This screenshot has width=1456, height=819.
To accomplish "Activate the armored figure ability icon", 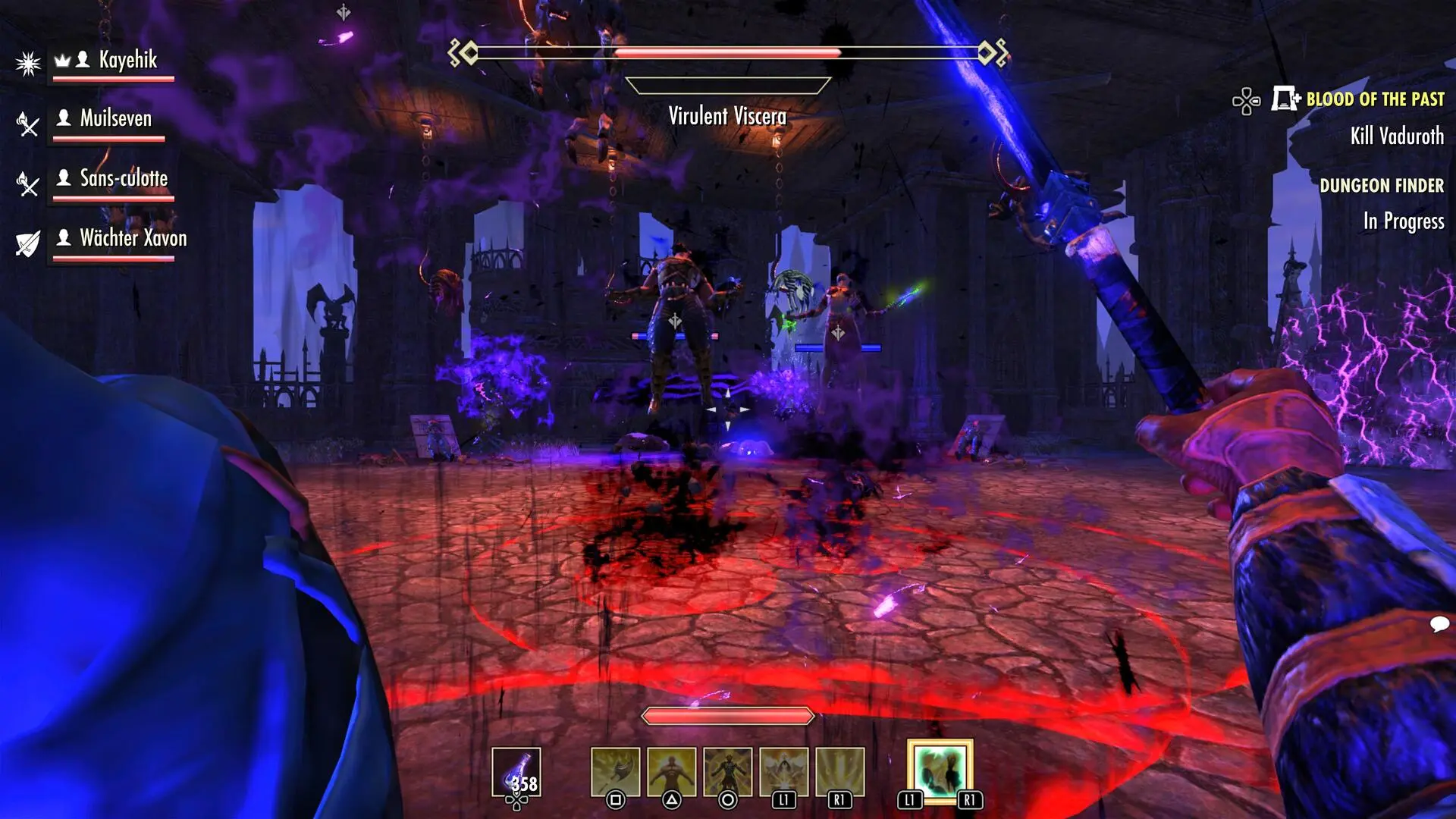I will click(727, 772).
